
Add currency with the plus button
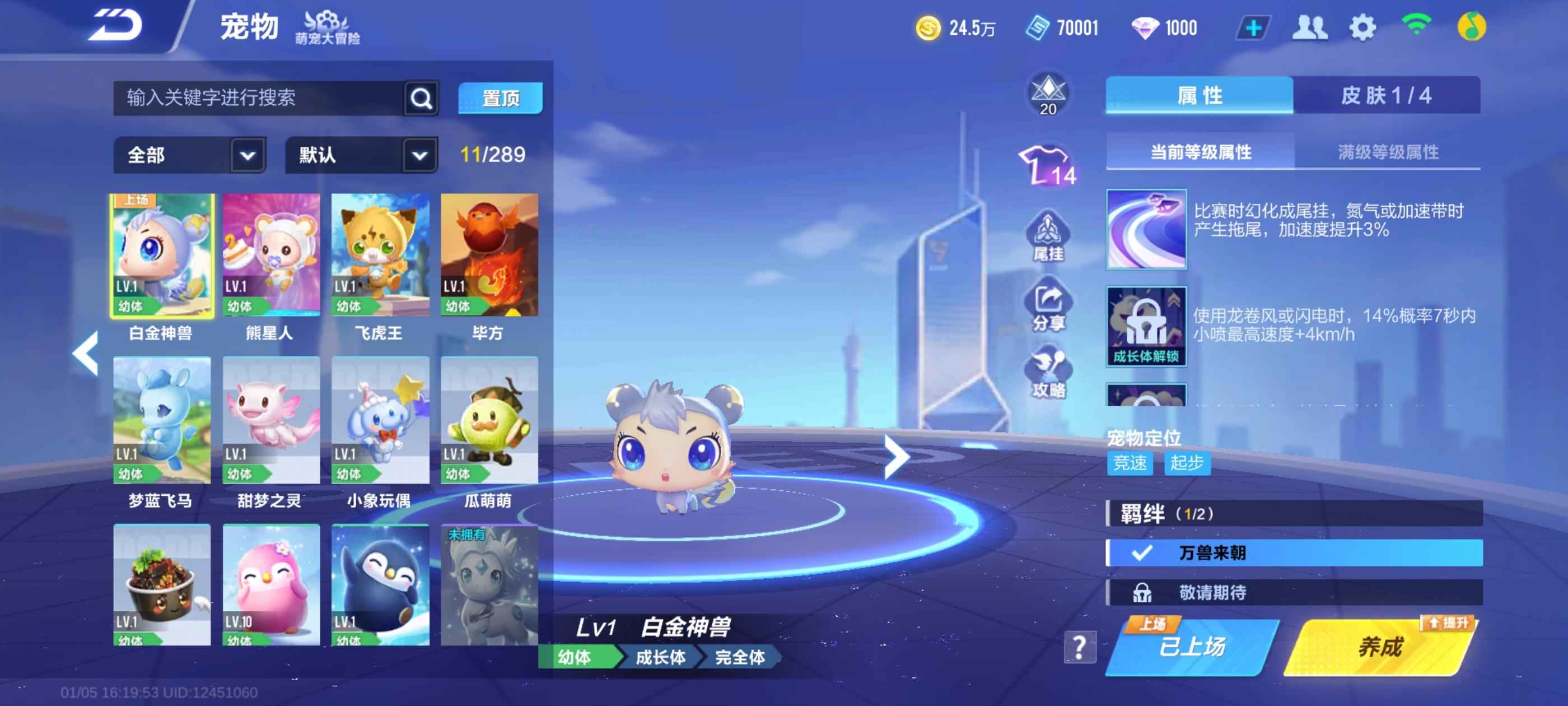[x=1253, y=27]
